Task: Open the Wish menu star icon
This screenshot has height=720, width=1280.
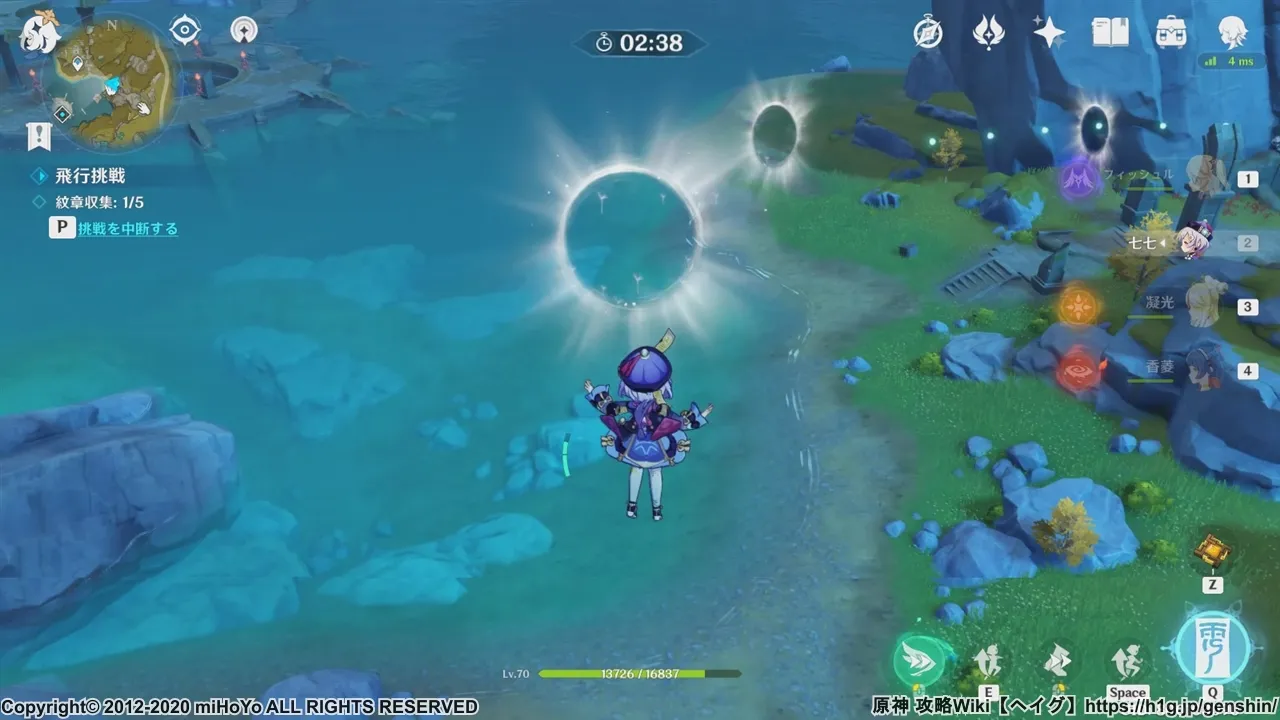Action: [x=1048, y=33]
